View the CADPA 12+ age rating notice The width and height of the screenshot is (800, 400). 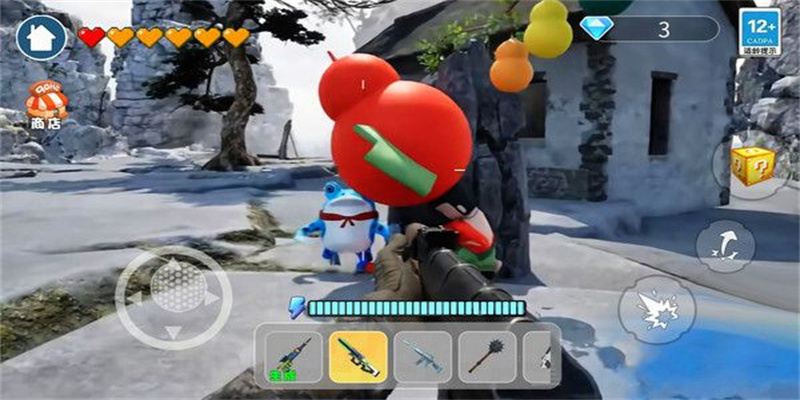(x=759, y=32)
